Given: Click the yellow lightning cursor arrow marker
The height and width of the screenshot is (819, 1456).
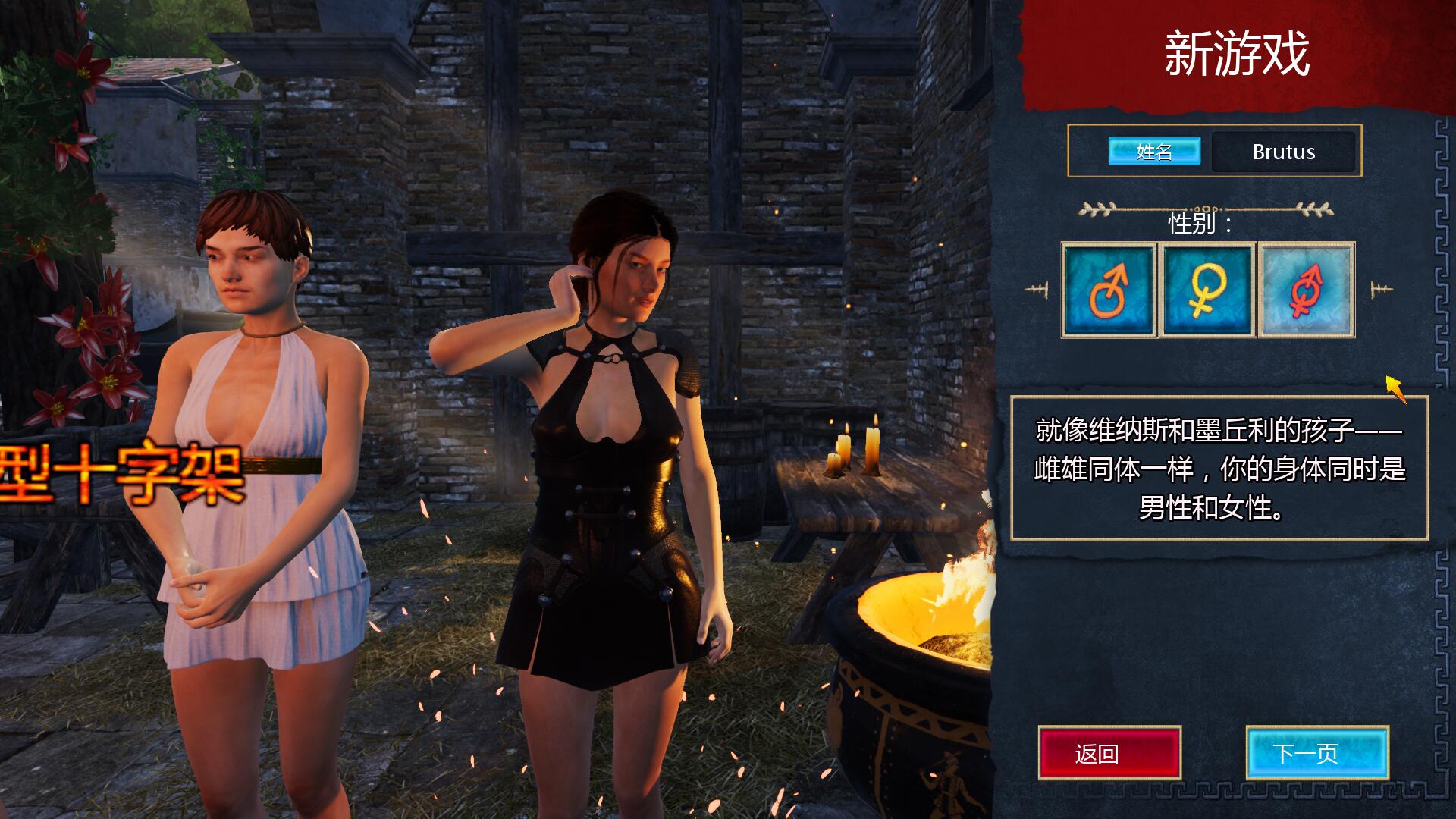Looking at the screenshot, I should [1393, 389].
